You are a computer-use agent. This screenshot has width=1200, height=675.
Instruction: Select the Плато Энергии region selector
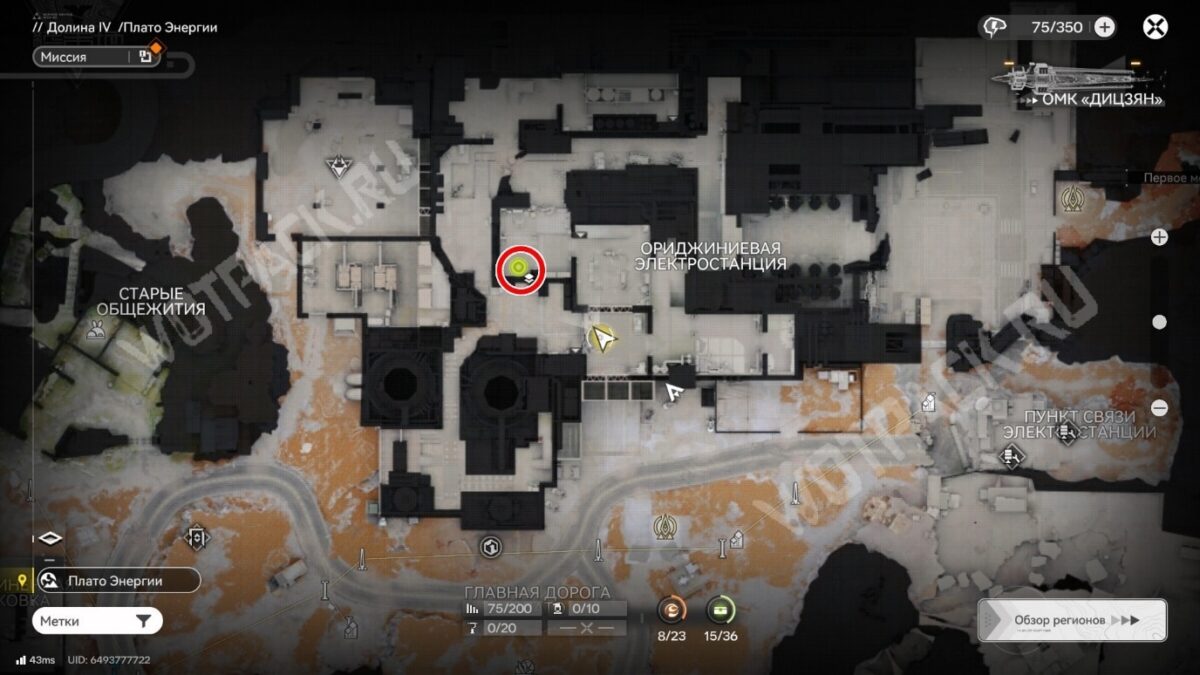115,580
